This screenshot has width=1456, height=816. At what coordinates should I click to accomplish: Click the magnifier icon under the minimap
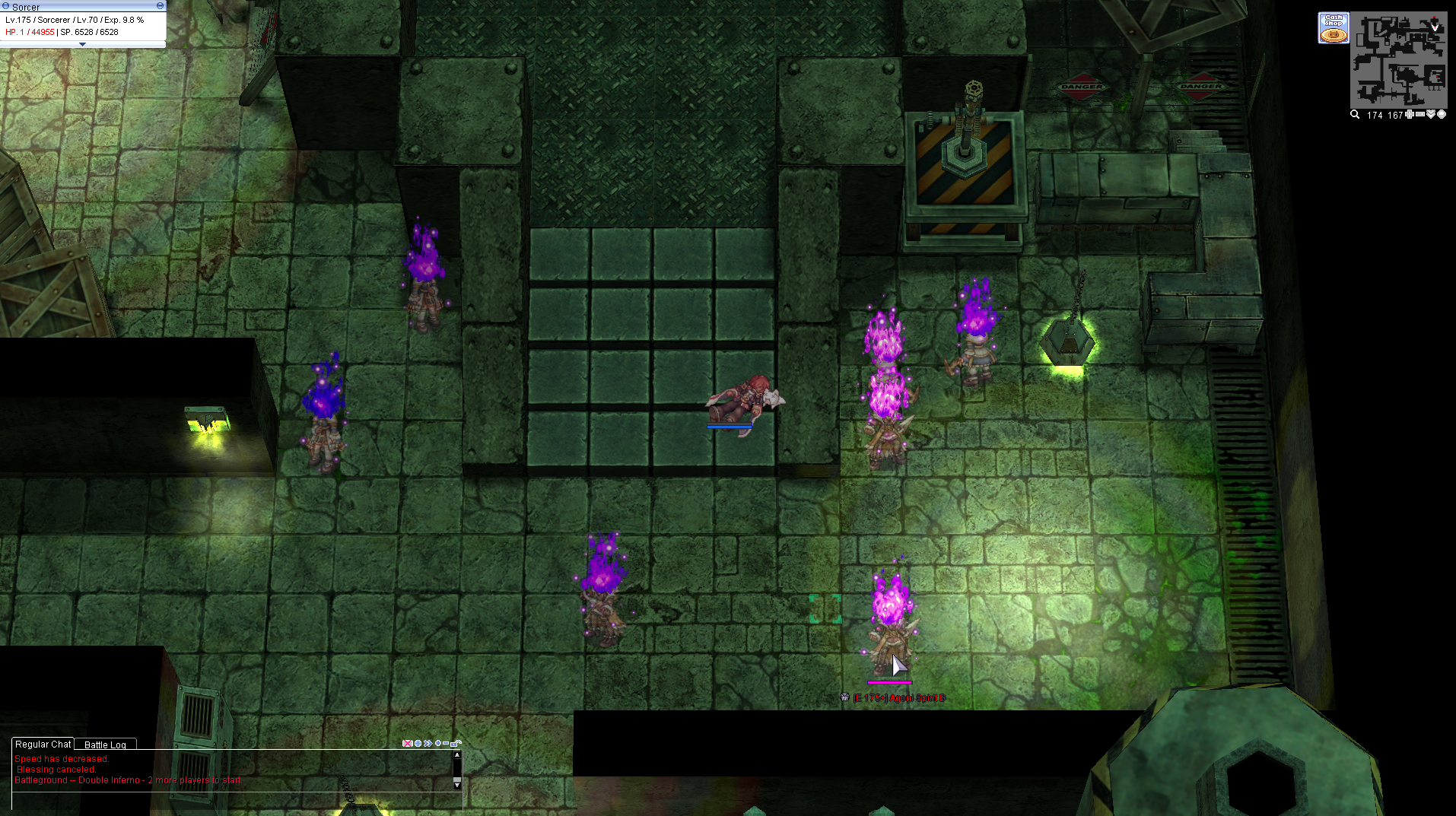[1354, 115]
